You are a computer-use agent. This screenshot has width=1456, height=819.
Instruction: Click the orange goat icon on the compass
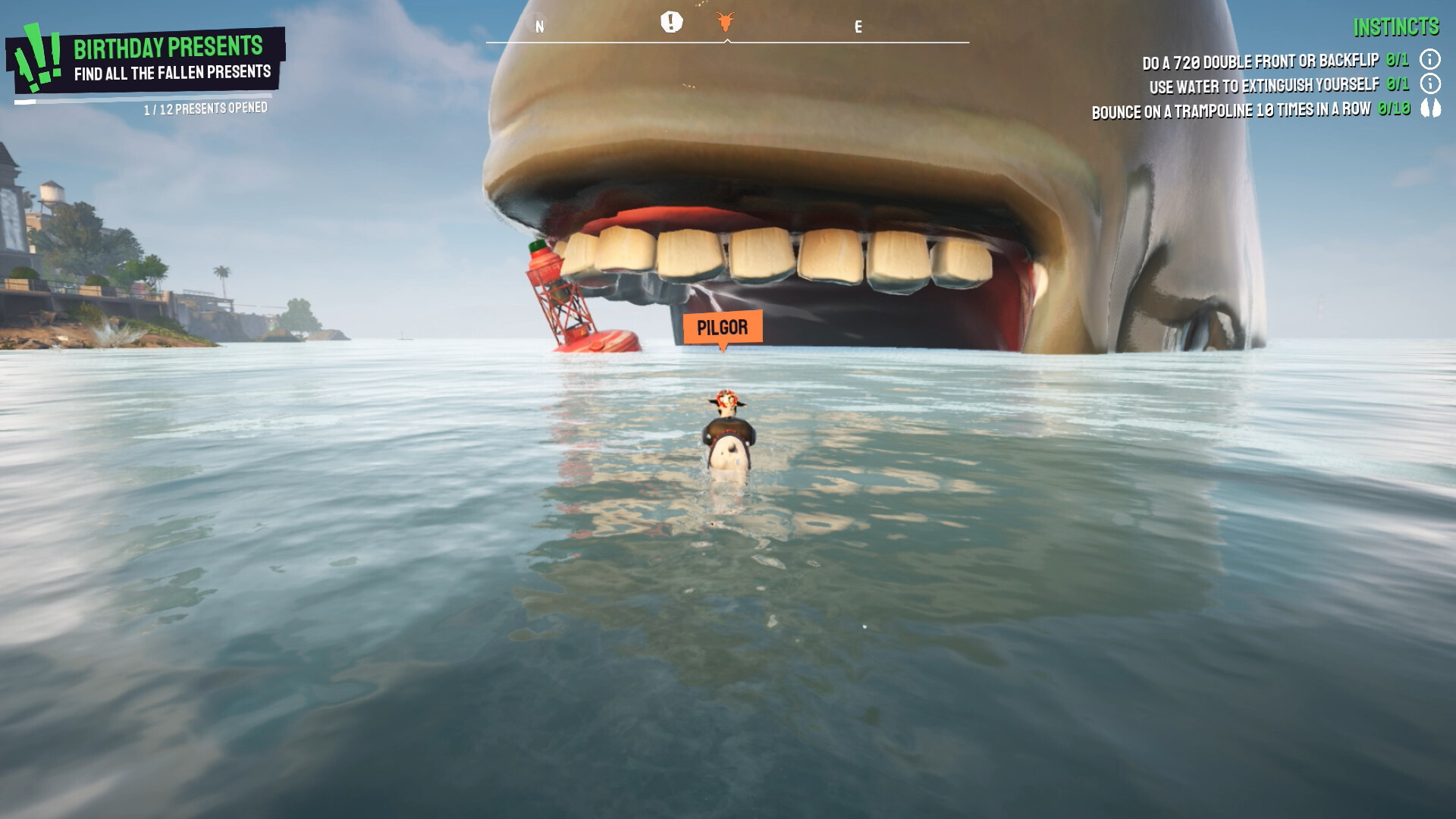pyautogui.click(x=725, y=23)
